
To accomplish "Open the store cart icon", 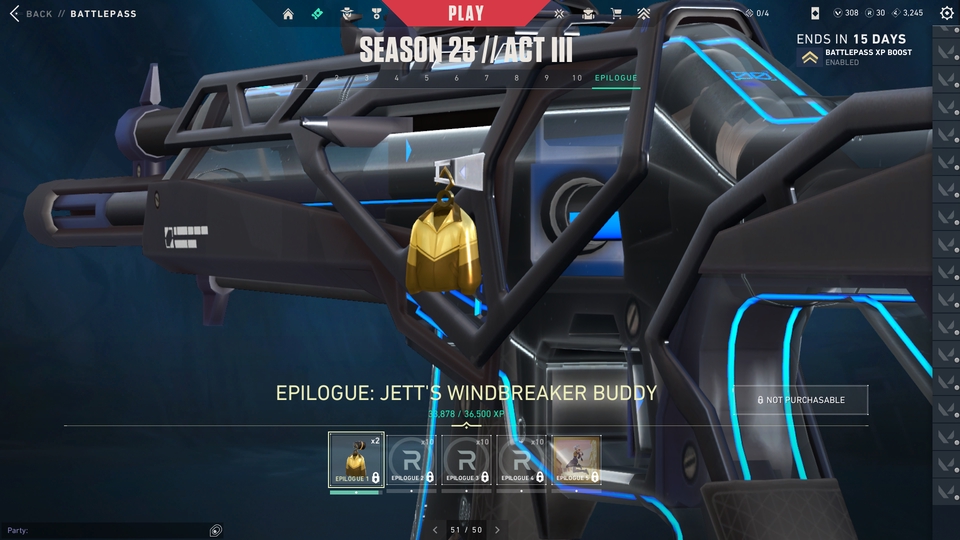I will coord(616,14).
